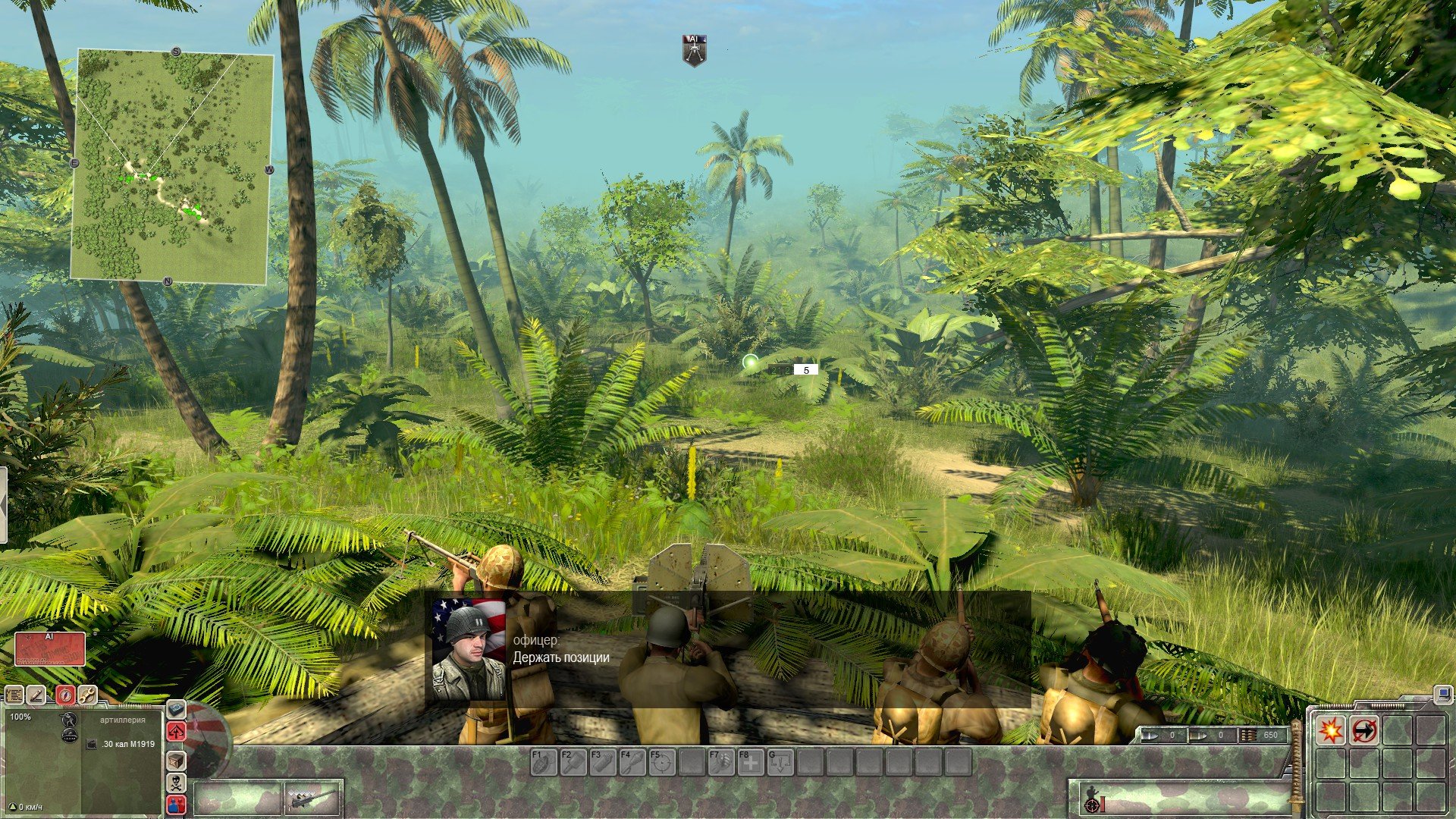This screenshot has width=1456, height=819.
Task: Toggle the red compass button
Action: coord(65,695)
